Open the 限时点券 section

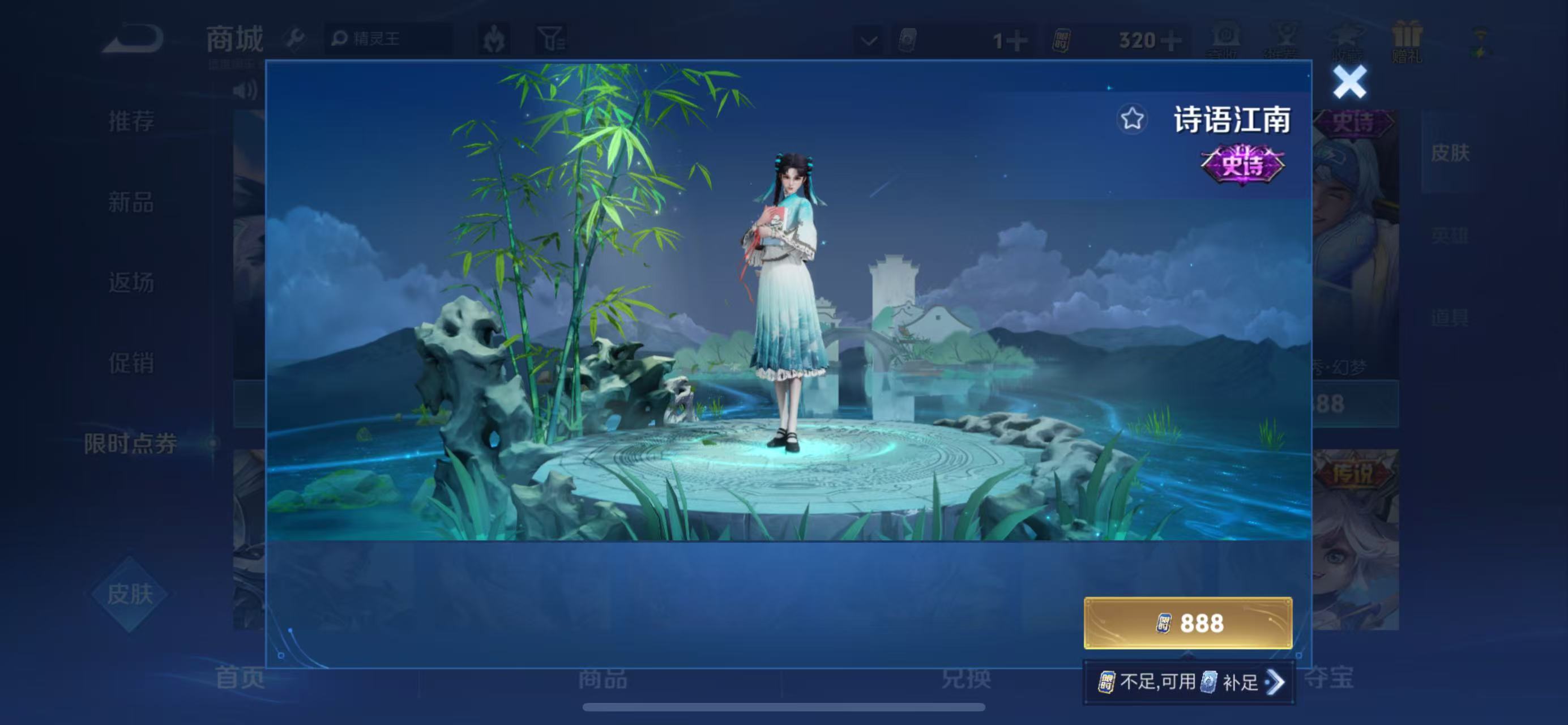click(x=131, y=443)
